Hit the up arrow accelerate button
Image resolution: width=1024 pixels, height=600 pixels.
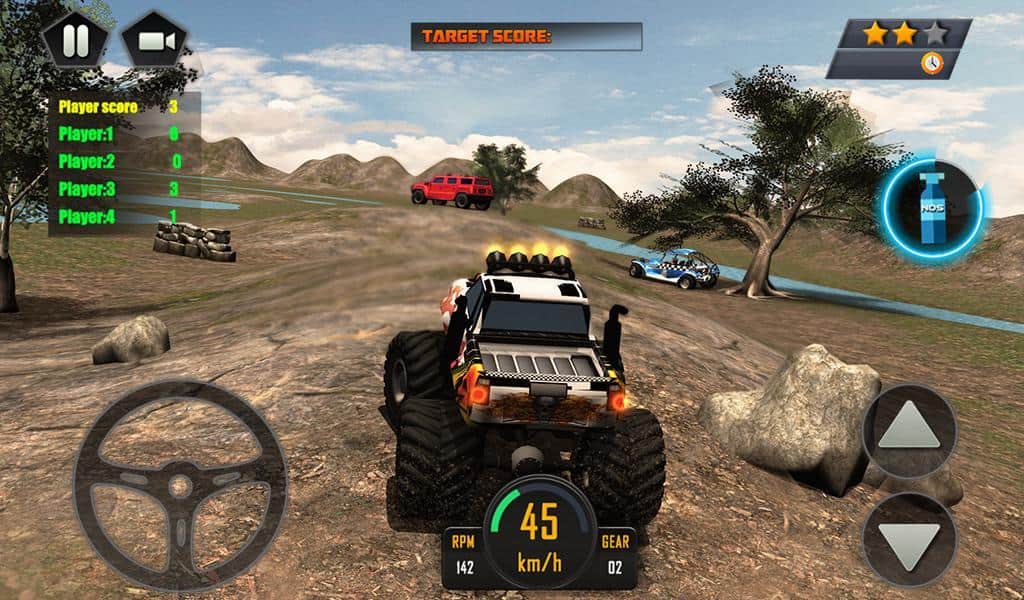tap(909, 430)
